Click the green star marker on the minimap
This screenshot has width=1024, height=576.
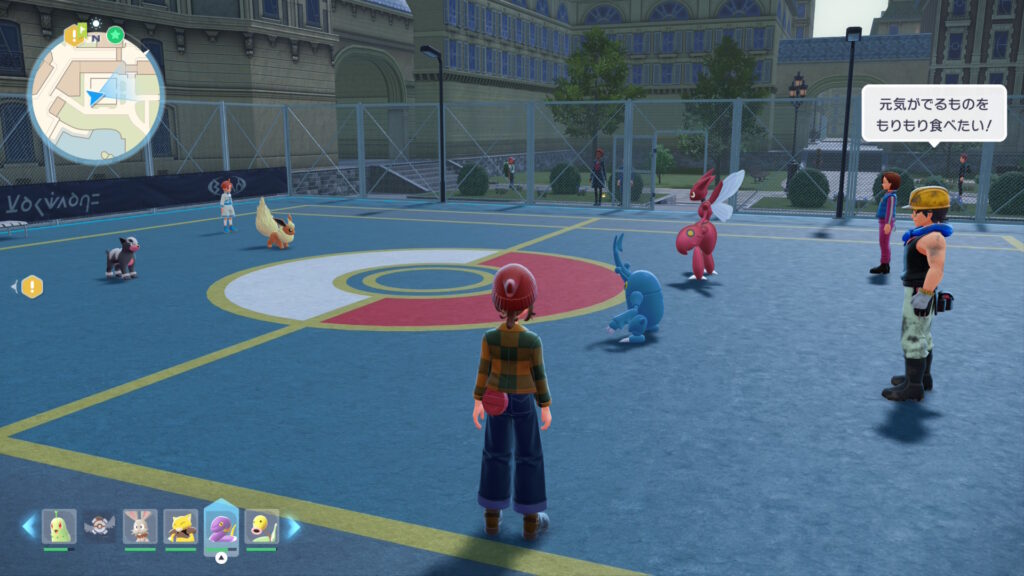click(x=116, y=35)
